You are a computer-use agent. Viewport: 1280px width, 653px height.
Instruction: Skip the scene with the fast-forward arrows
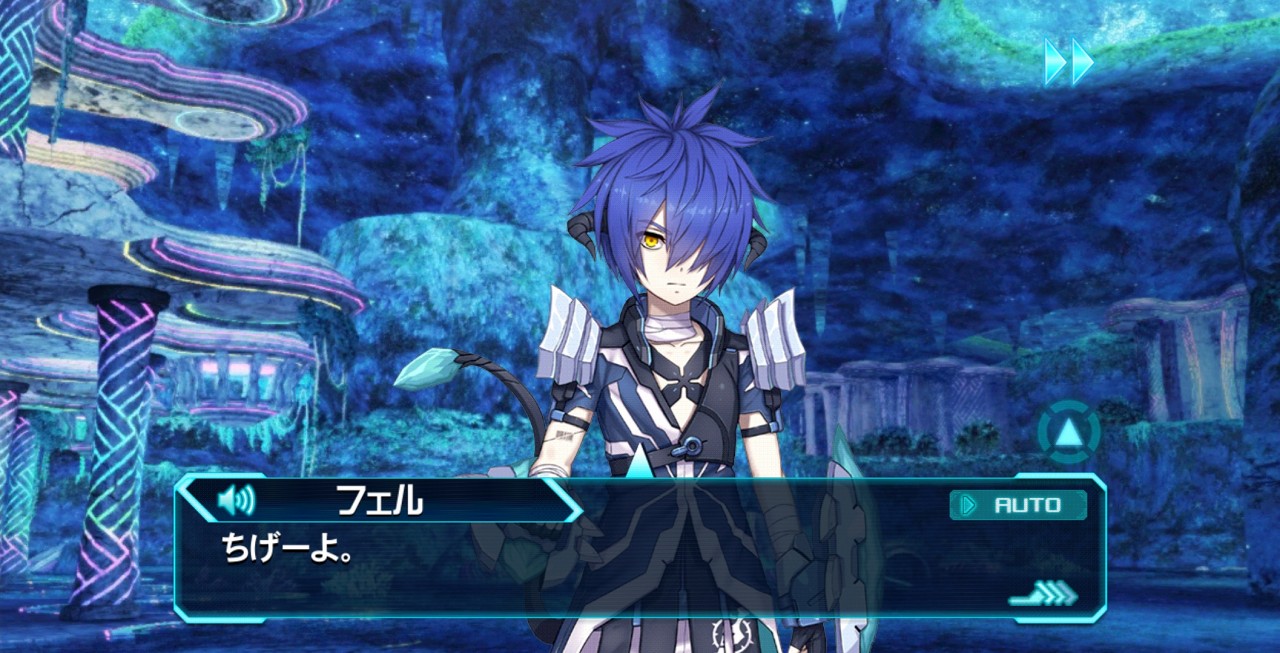click(1069, 62)
